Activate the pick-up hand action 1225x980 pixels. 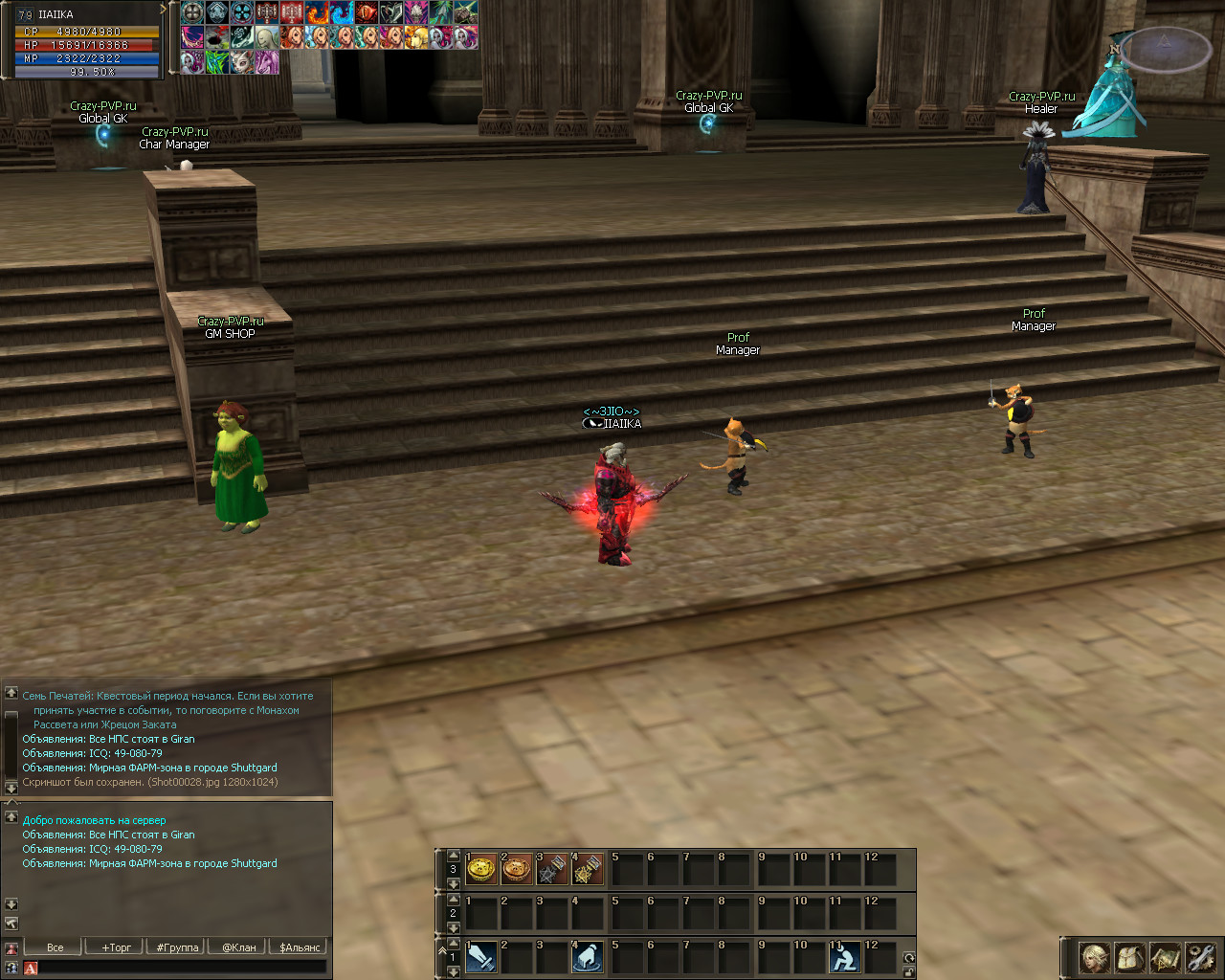588,957
